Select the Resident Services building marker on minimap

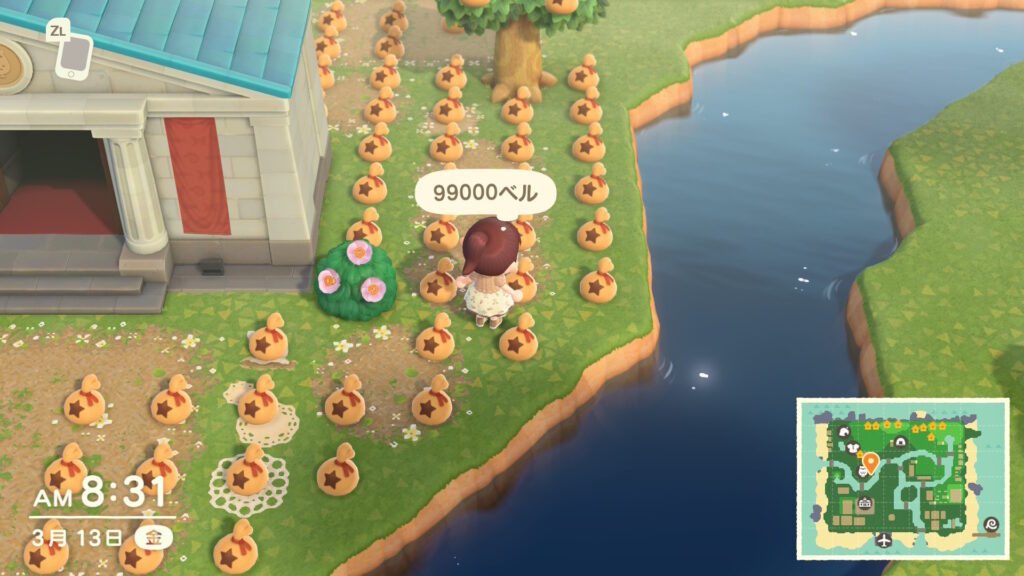click(x=866, y=503)
